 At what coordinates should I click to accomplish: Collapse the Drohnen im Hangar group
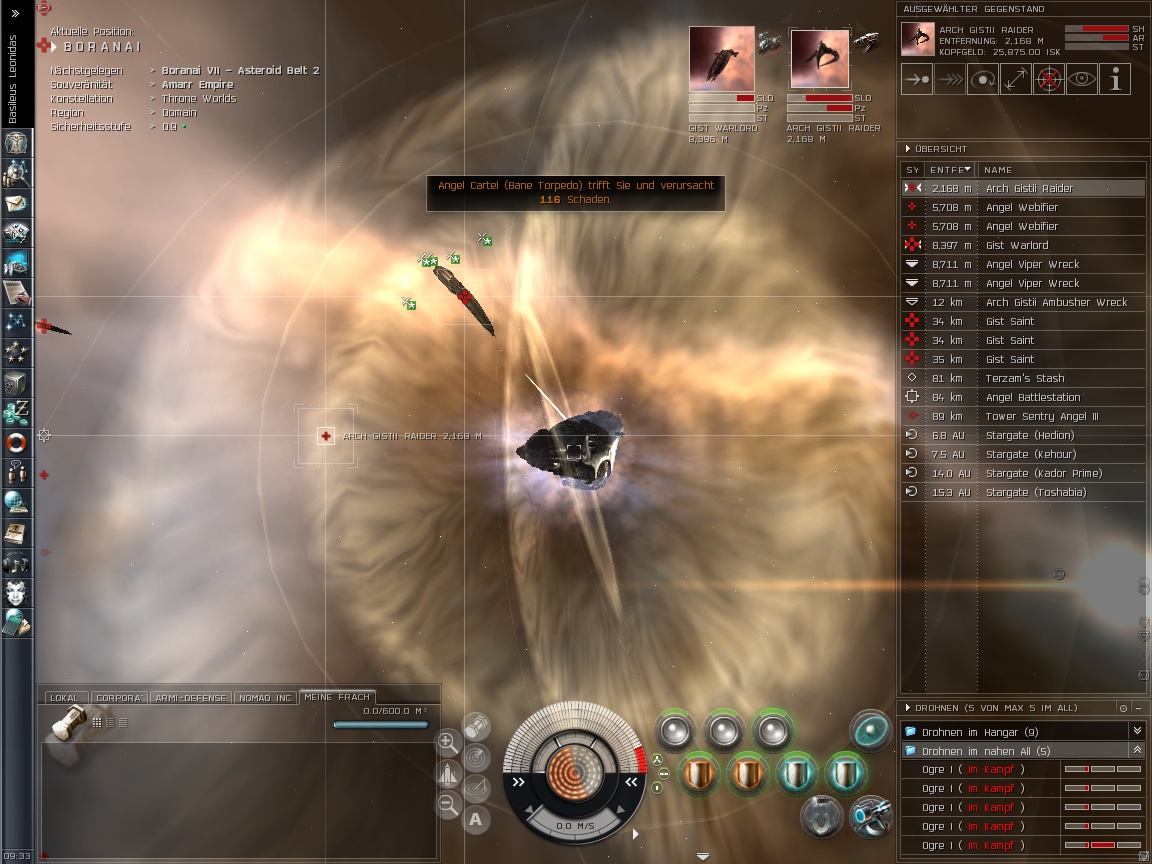click(x=1137, y=732)
